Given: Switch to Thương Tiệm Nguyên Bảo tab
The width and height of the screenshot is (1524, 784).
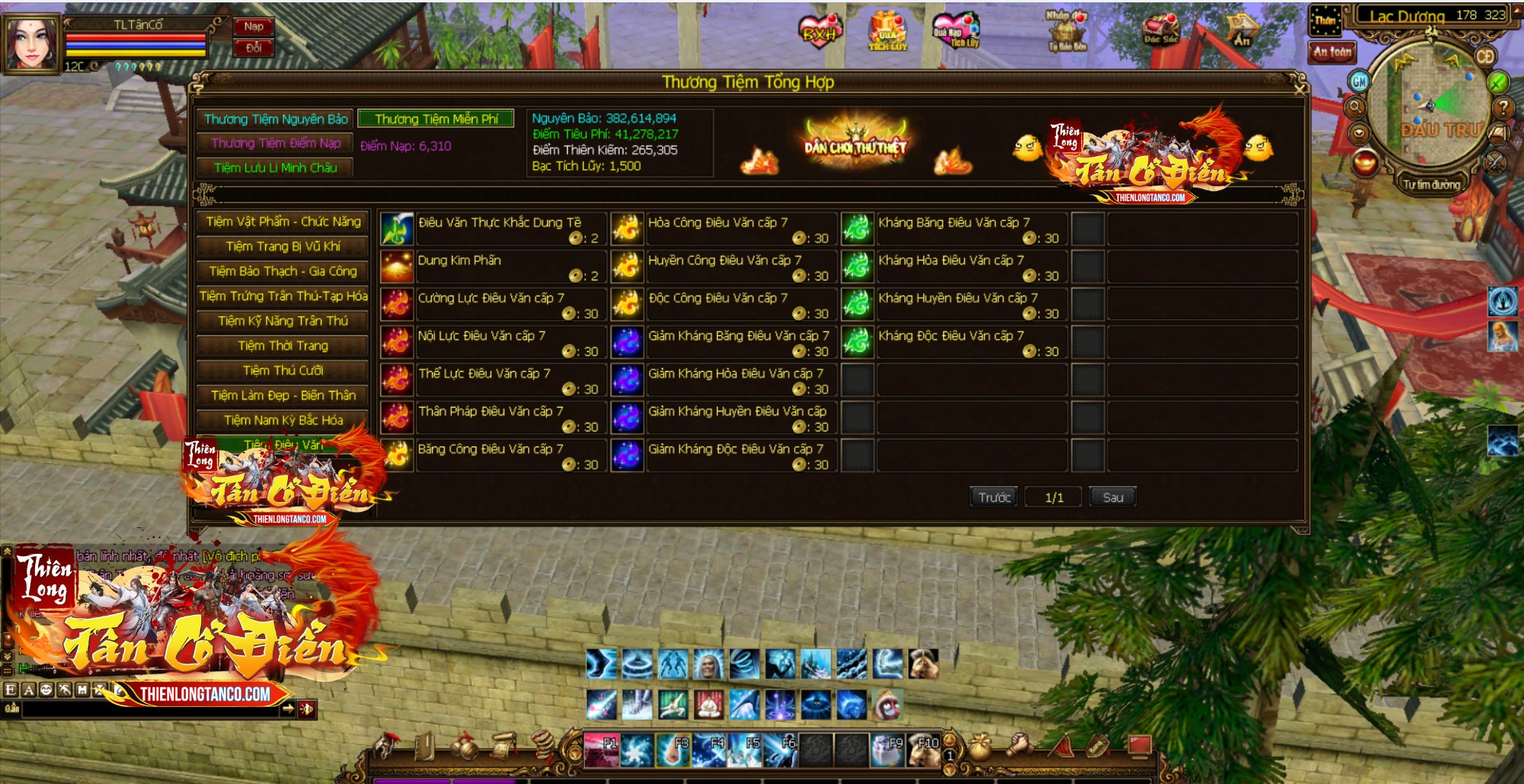Looking at the screenshot, I should 275,119.
